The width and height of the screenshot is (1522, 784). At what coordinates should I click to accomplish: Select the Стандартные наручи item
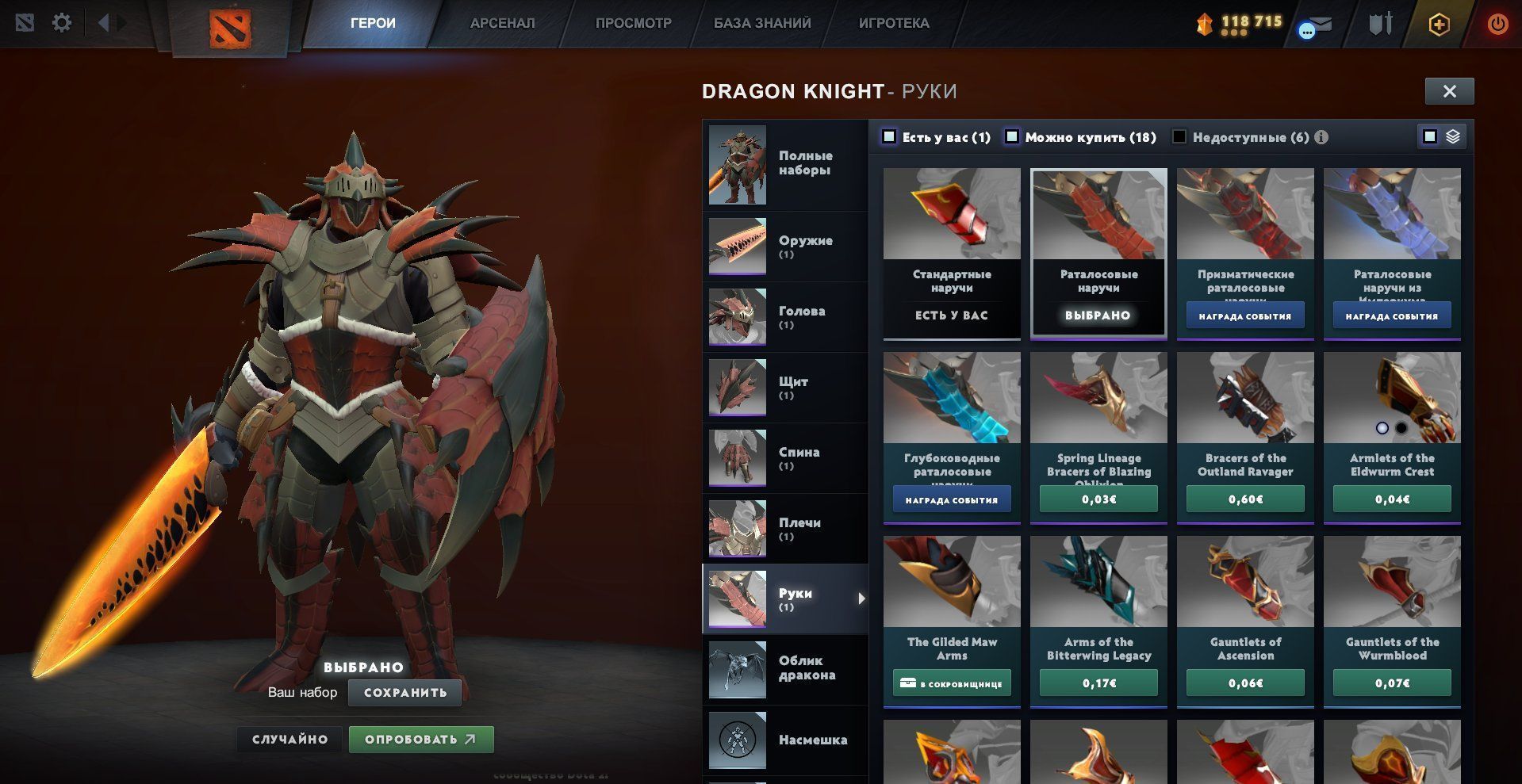[952, 252]
